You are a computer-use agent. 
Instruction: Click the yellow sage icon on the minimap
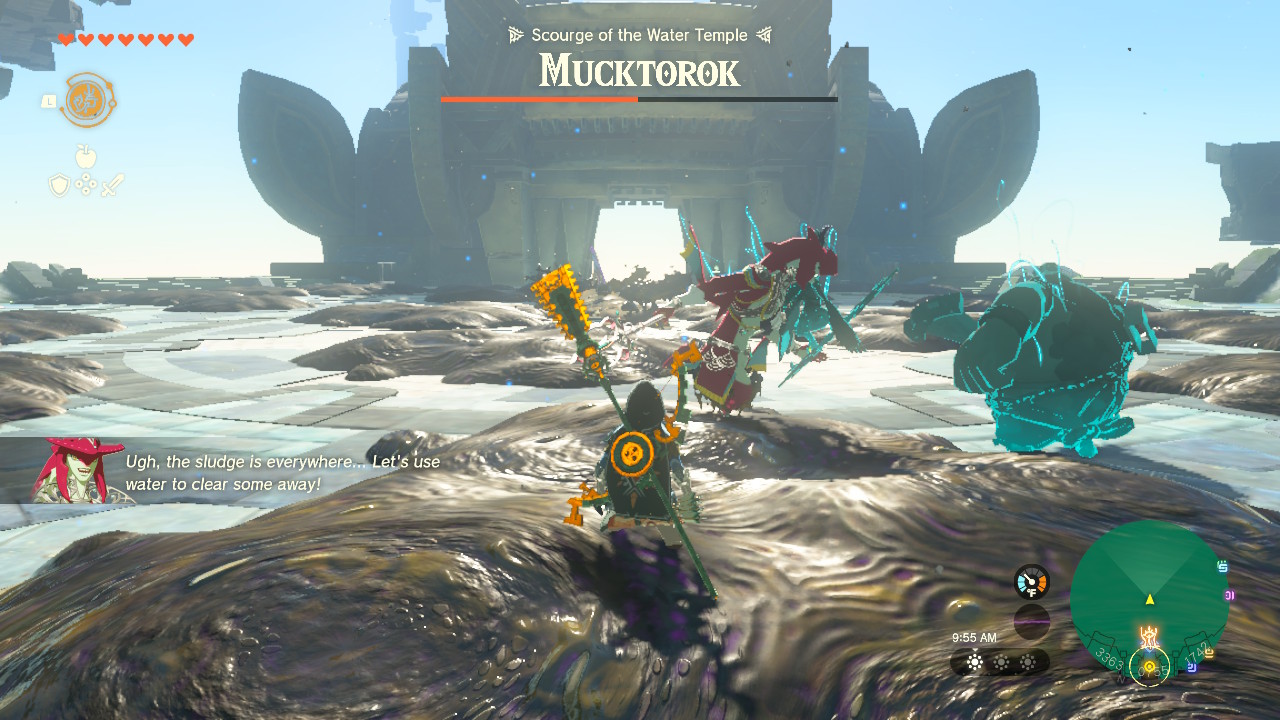1209,651
